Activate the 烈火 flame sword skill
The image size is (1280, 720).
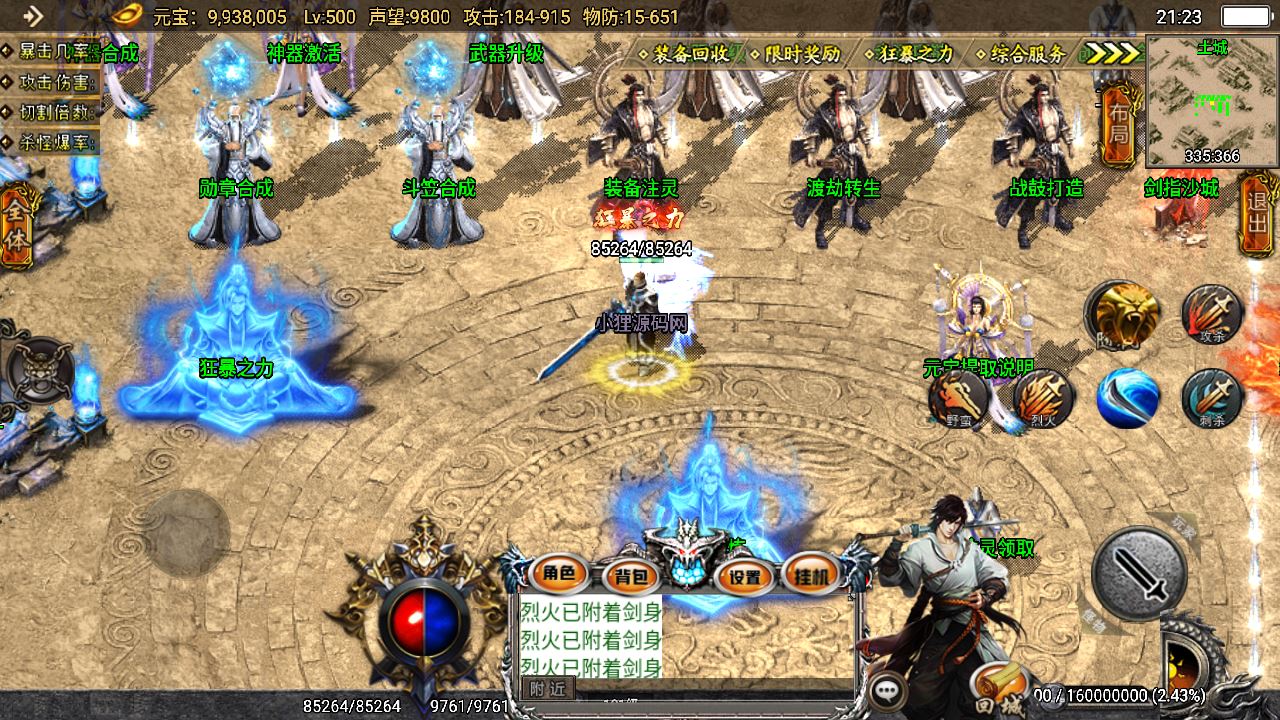[1044, 398]
